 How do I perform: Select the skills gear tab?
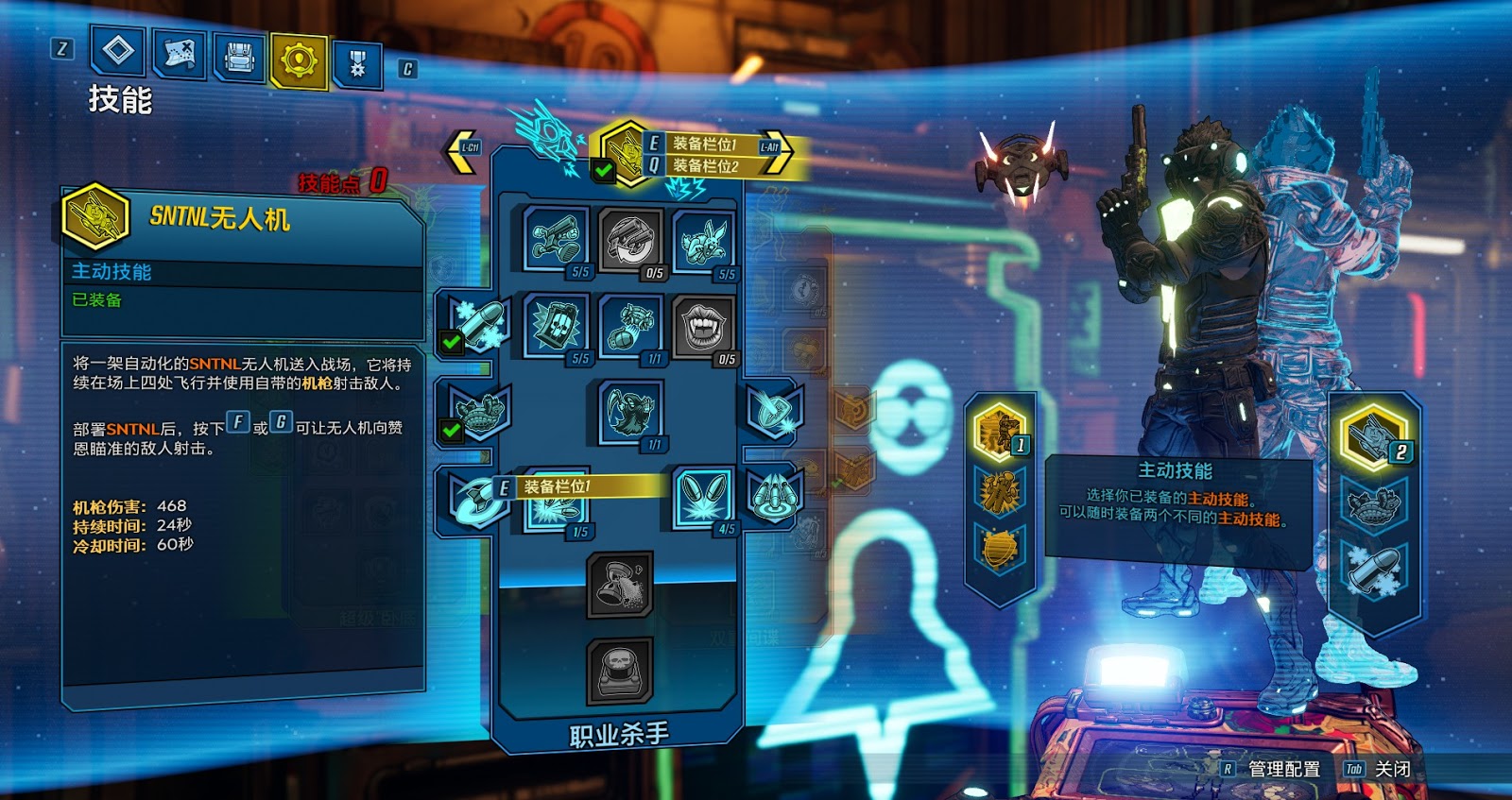[x=299, y=60]
